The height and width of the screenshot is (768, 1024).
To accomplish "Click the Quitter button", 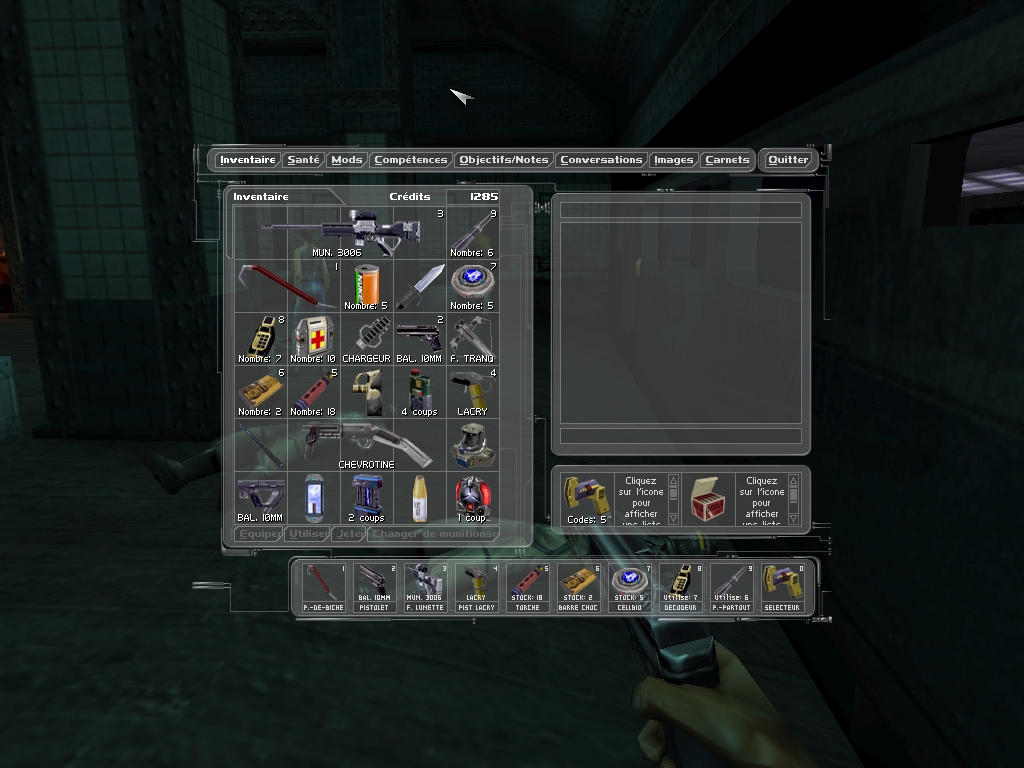I will point(788,160).
